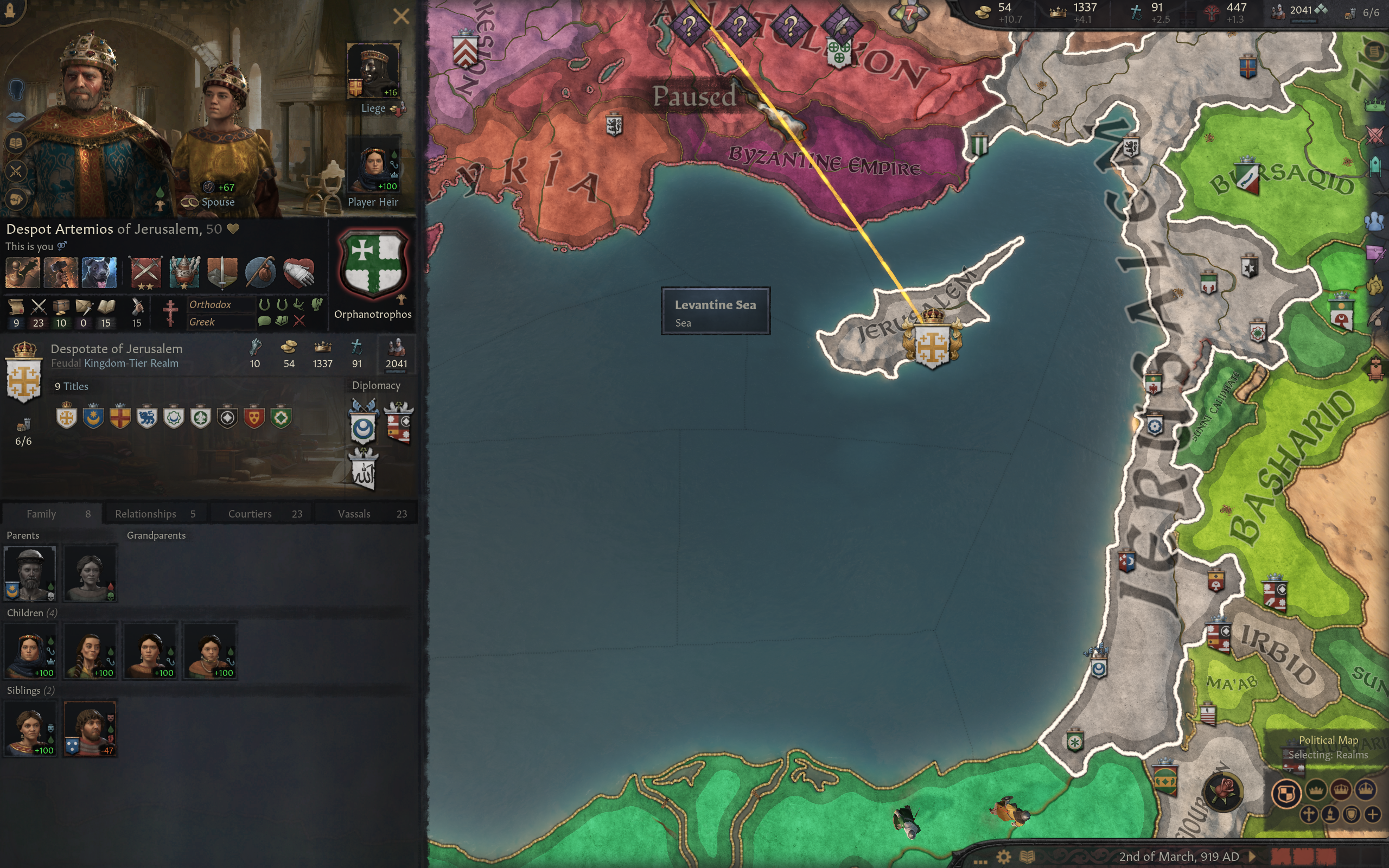Switch to the Kingdoms map mode crown icon

click(1341, 791)
